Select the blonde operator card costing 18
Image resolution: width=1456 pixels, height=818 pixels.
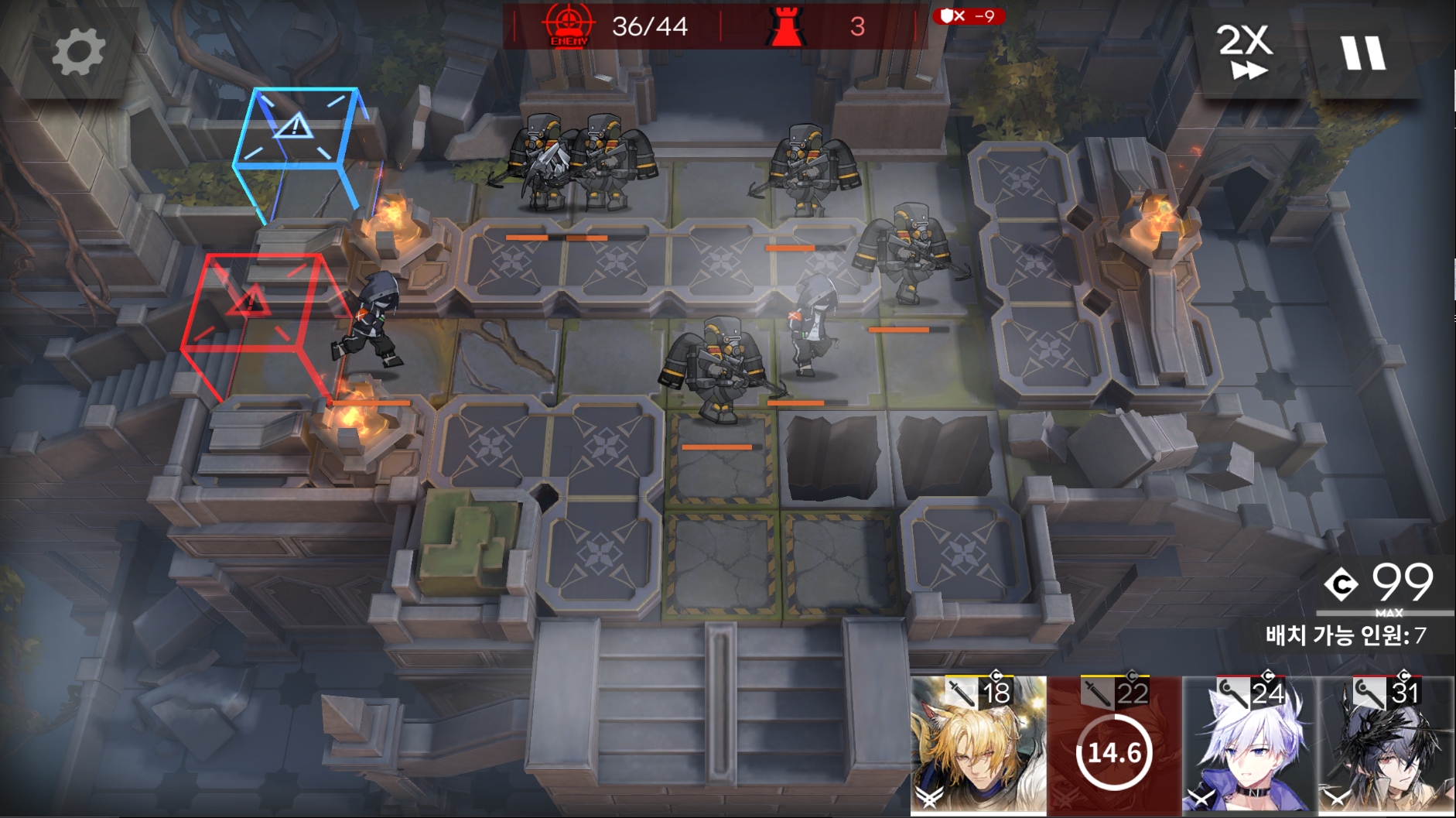pos(978,746)
